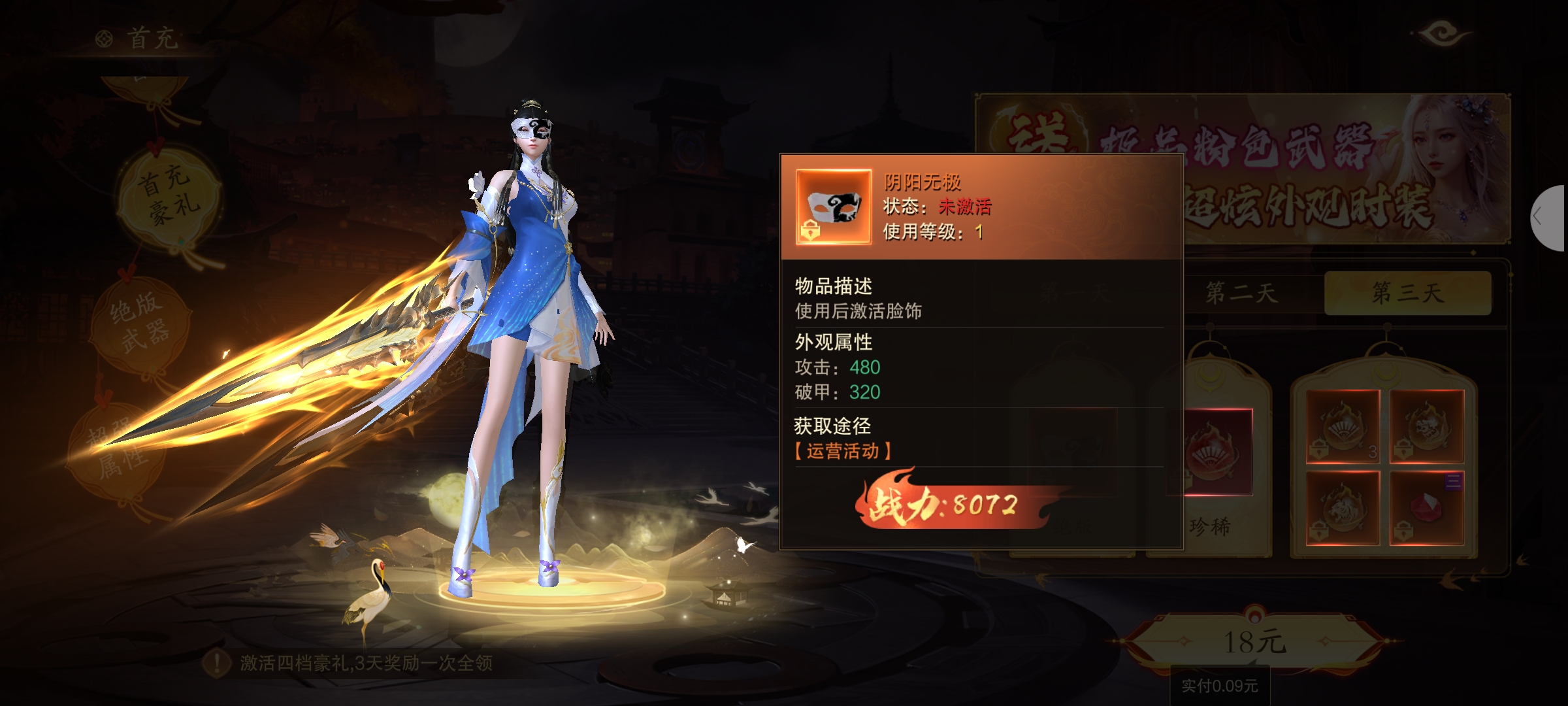View the red gem reward slot
1568x706 pixels.
tap(1427, 508)
